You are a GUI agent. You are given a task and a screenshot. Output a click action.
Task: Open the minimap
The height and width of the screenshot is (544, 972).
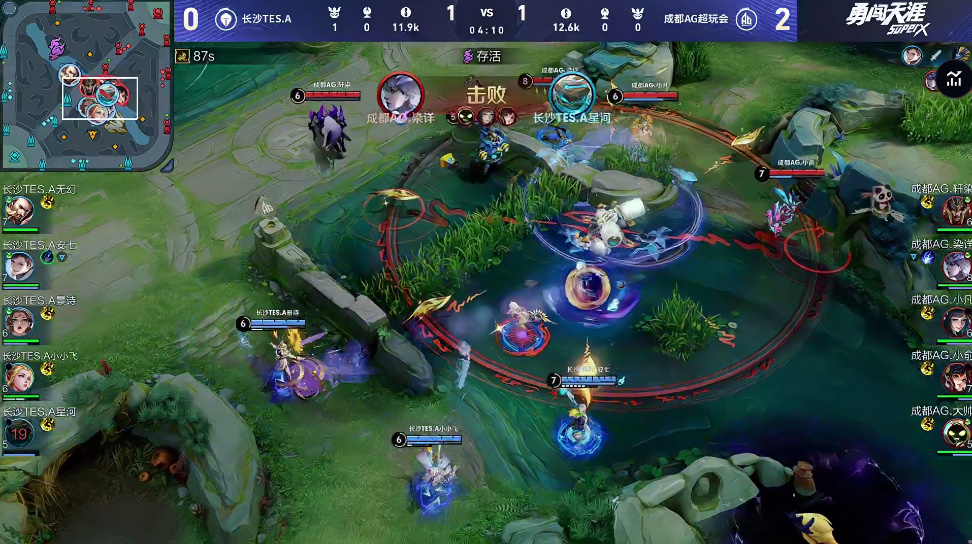(85, 85)
